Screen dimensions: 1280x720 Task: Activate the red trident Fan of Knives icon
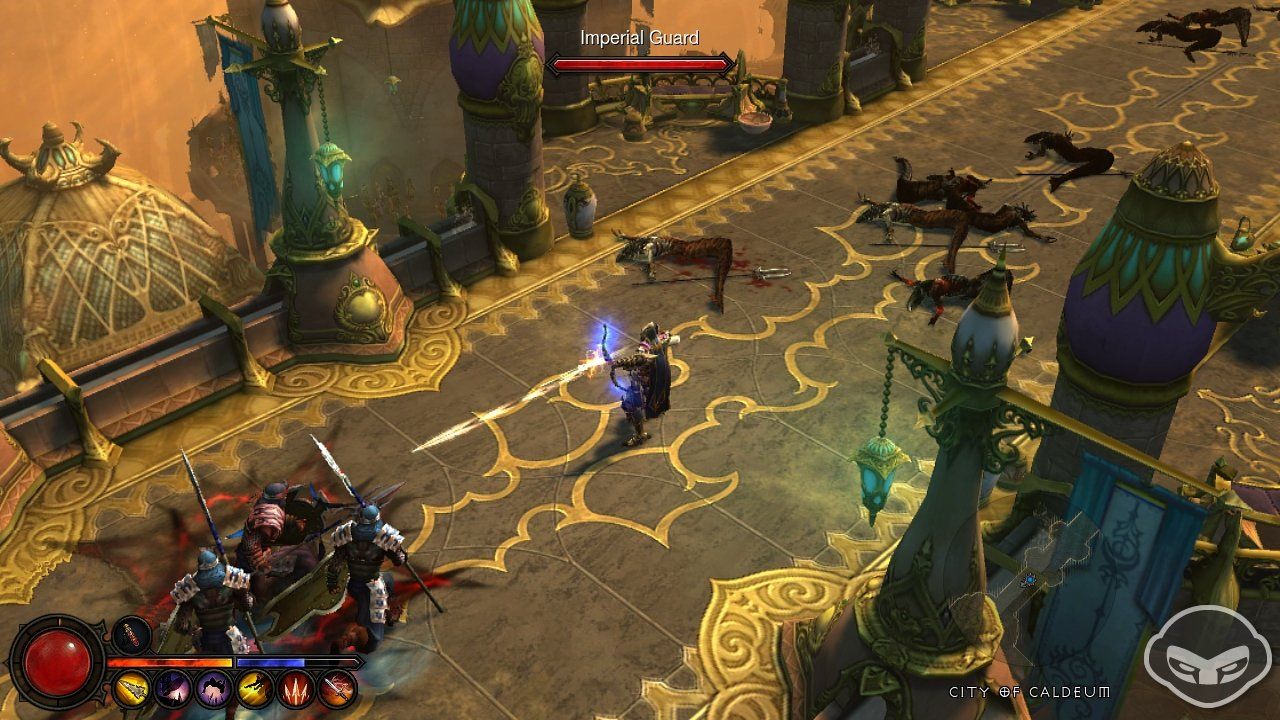pos(296,689)
